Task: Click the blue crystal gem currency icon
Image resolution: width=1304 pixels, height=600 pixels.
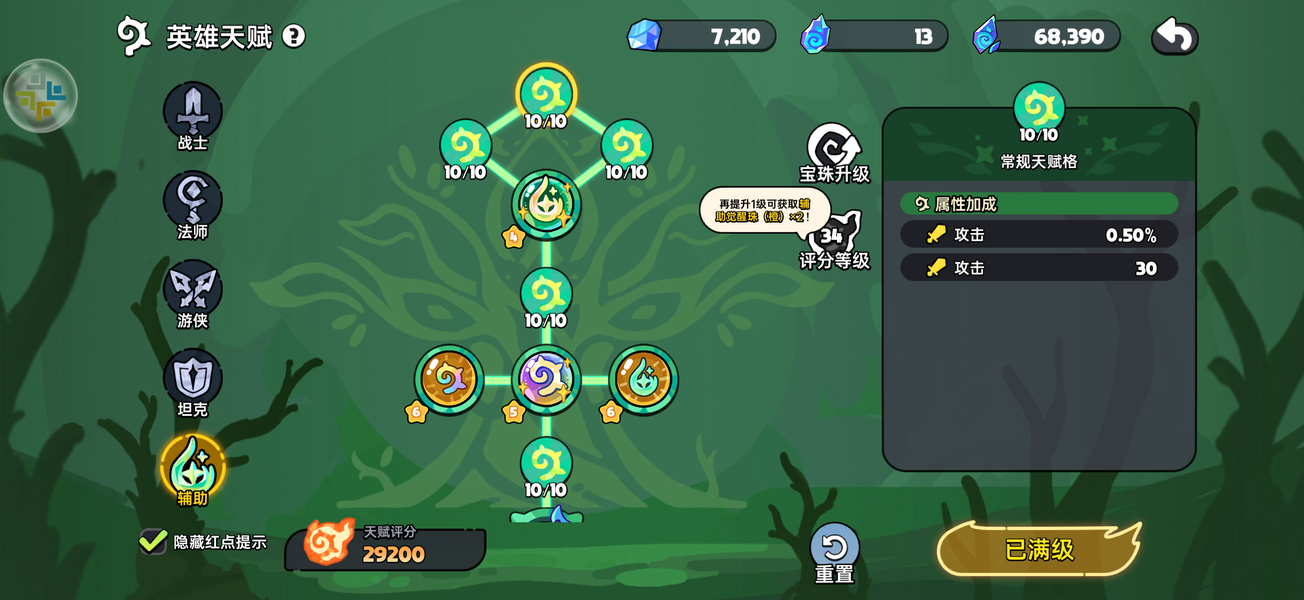Action: [644, 36]
